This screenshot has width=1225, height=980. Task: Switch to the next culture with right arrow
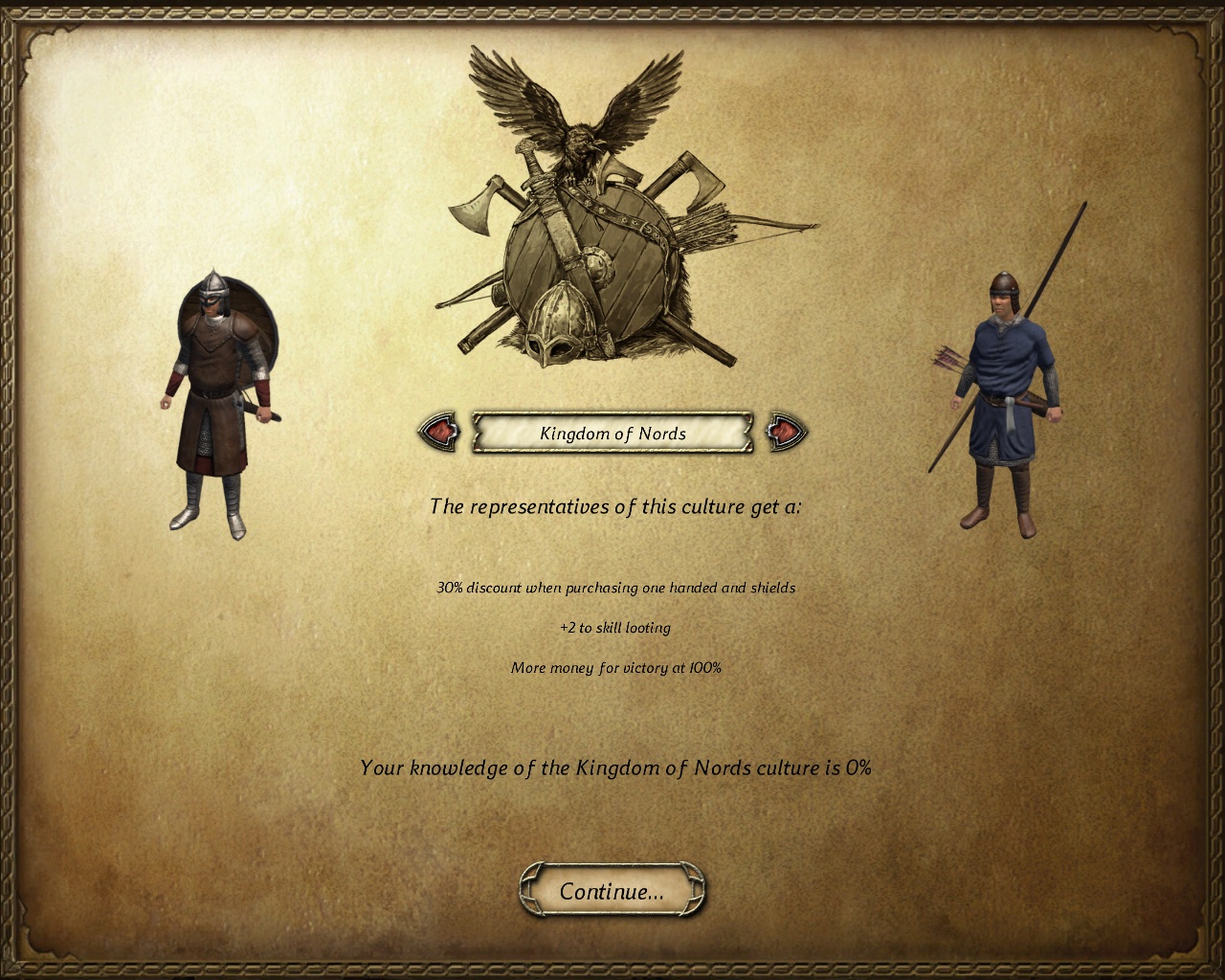(786, 433)
